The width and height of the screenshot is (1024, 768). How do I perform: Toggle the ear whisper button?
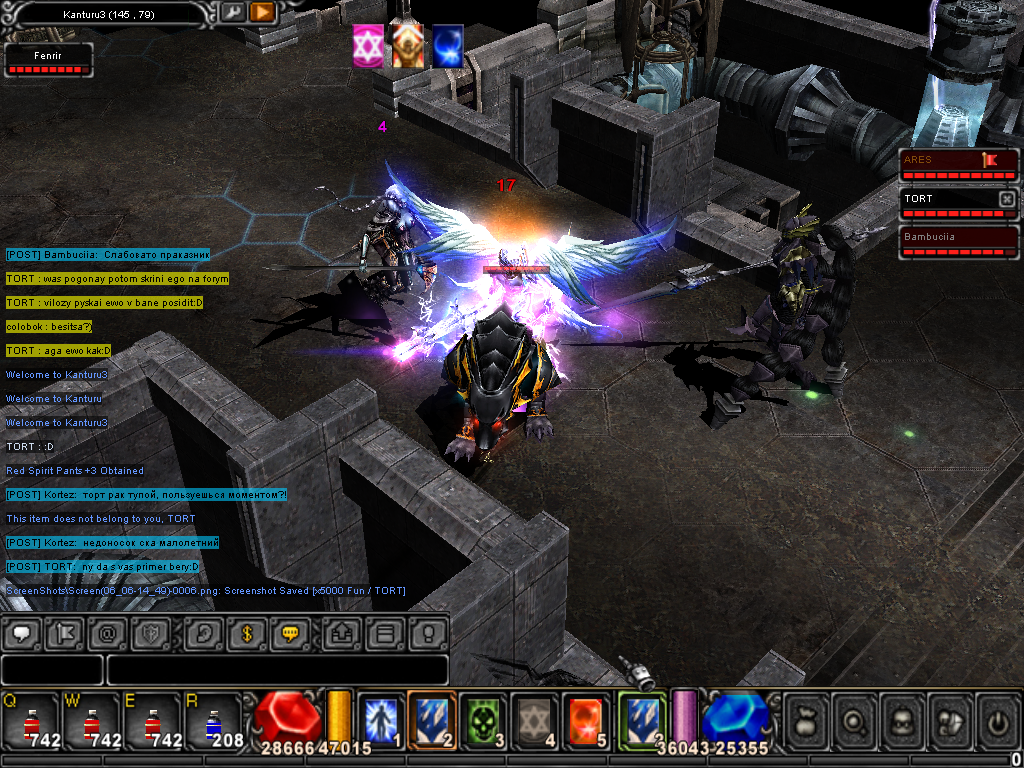203,633
